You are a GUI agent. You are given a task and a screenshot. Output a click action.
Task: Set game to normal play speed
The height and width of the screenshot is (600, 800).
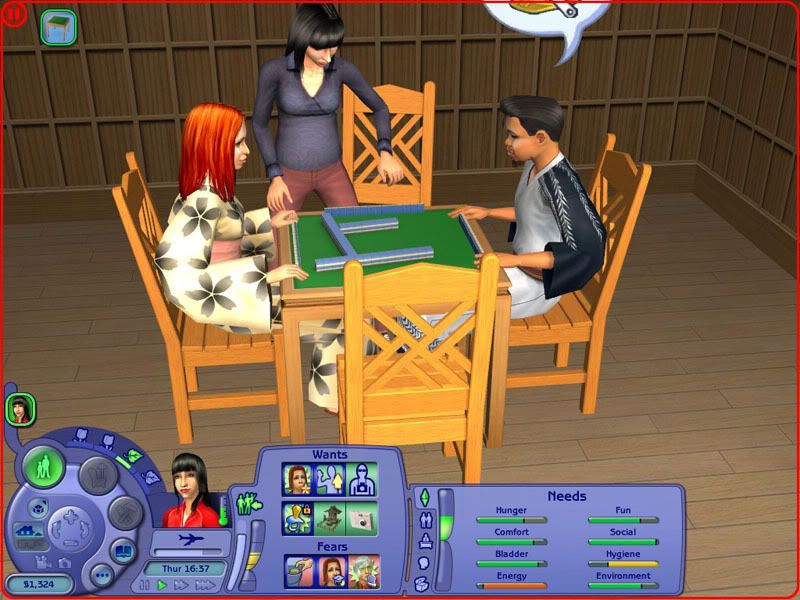tap(162, 584)
